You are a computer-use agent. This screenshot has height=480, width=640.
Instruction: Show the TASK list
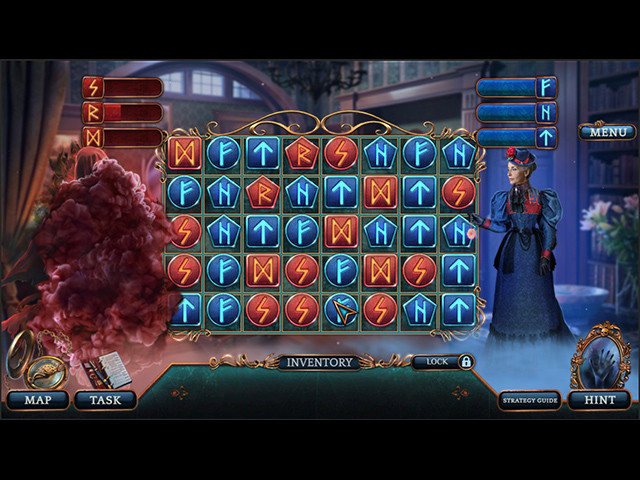click(x=105, y=400)
